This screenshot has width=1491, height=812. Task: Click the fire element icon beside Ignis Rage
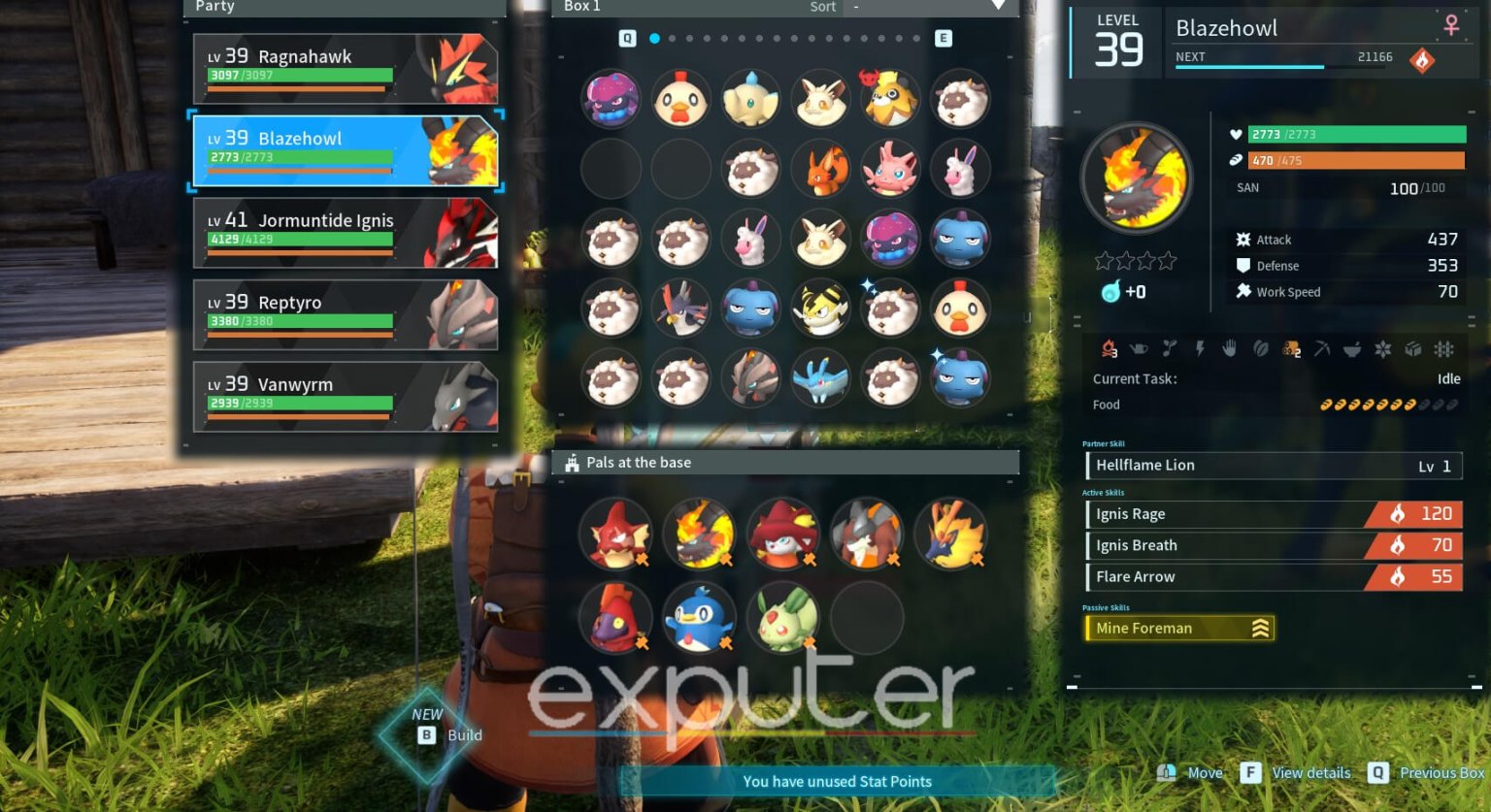(x=1396, y=513)
